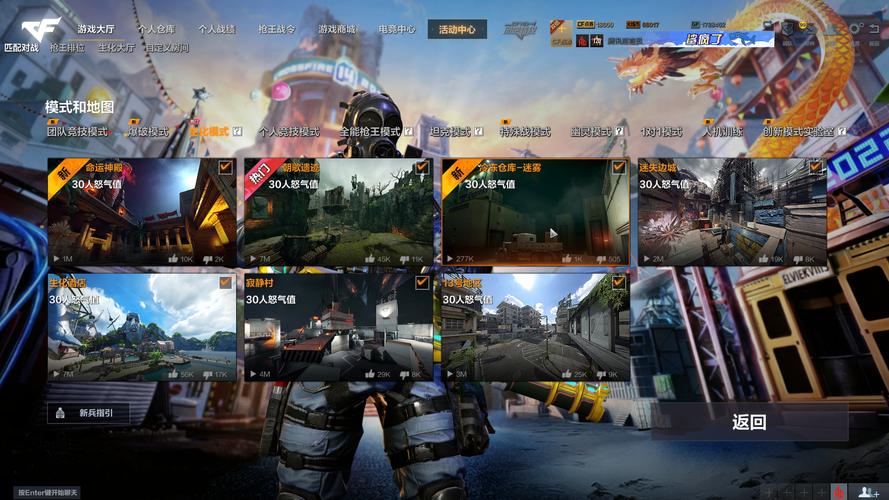Screen dimensions: 889x500
Task: Click the 返回 back button
Action: 749,422
